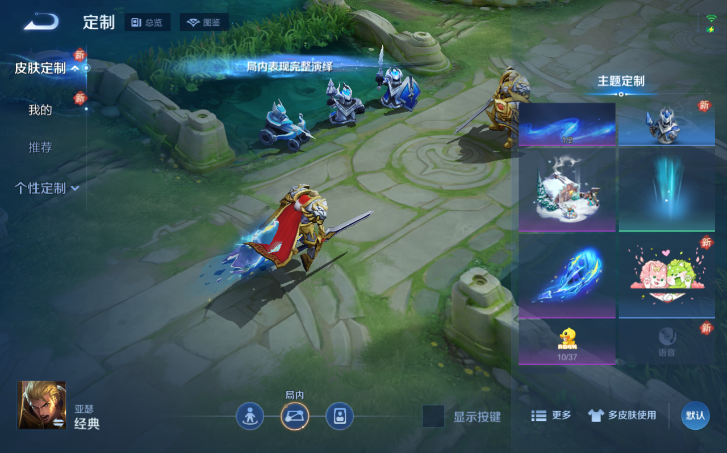The image size is (727, 453).
Task: Switch to the walking figure preview mode
Action: [x=250, y=416]
